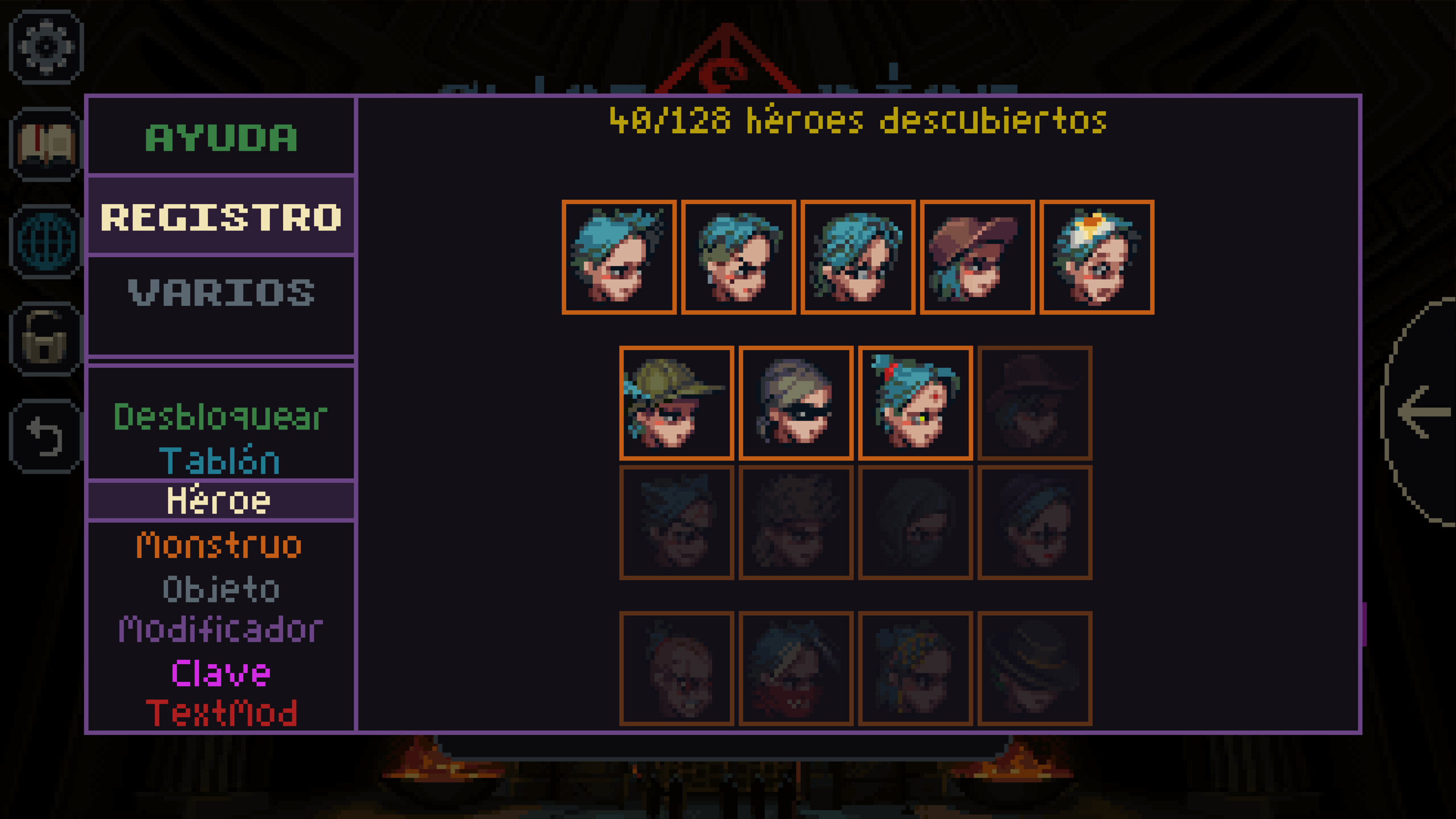Screen dimensions: 1456x819
Task: Open the Objeto list
Action: pos(220,587)
